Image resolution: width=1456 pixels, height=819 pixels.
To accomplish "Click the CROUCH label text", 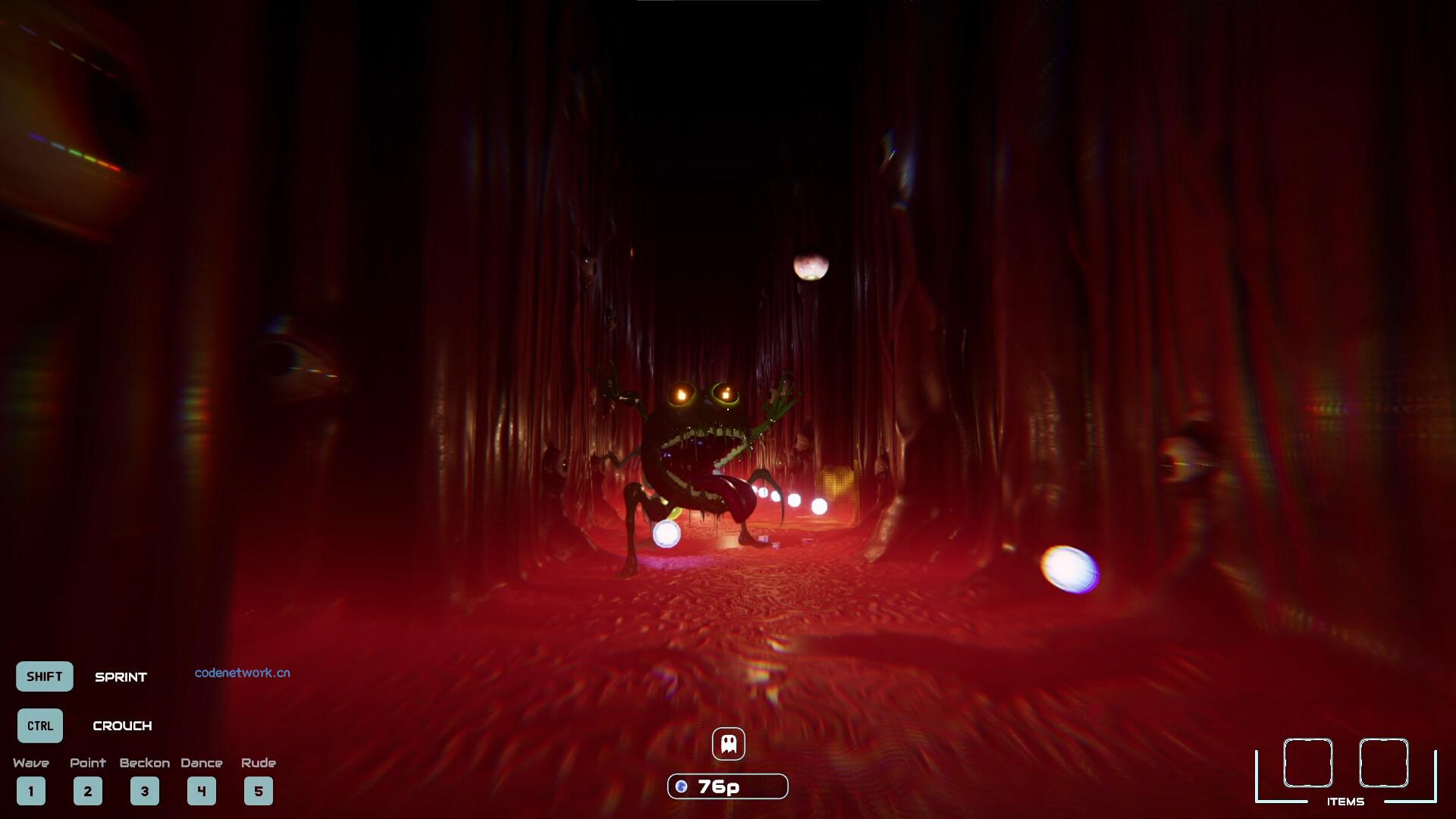I will pos(124,726).
